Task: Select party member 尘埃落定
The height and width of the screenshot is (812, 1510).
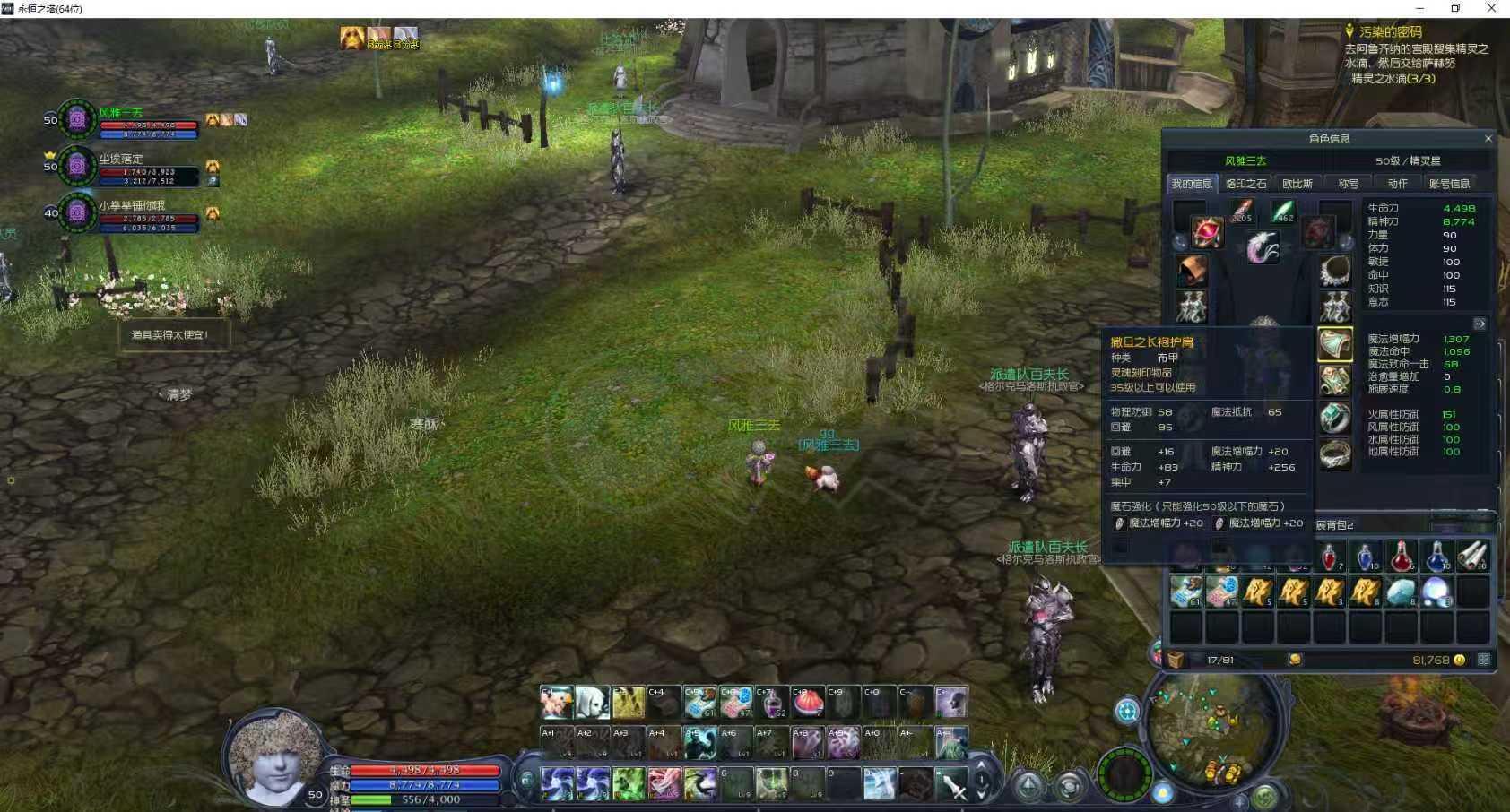Action: coord(120,160)
